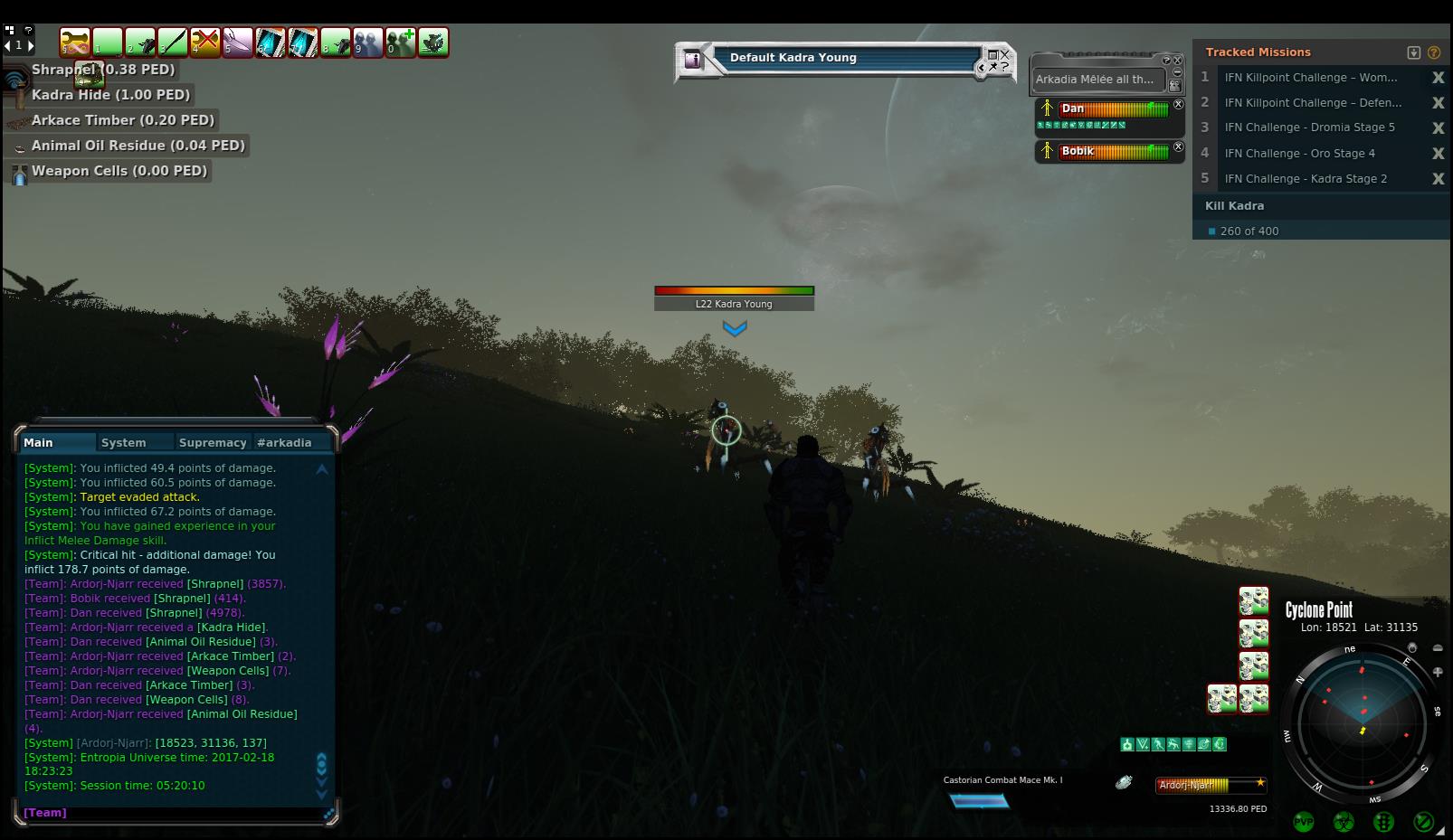Collapse the Tracked Missions panel
Image resolution: width=1453 pixels, height=840 pixels.
click(1414, 52)
